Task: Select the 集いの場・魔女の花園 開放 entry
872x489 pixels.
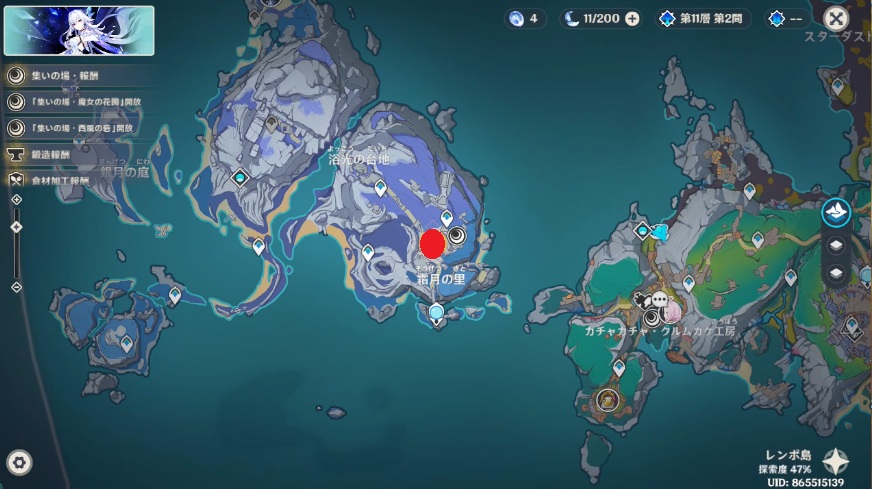Action: click(x=82, y=101)
